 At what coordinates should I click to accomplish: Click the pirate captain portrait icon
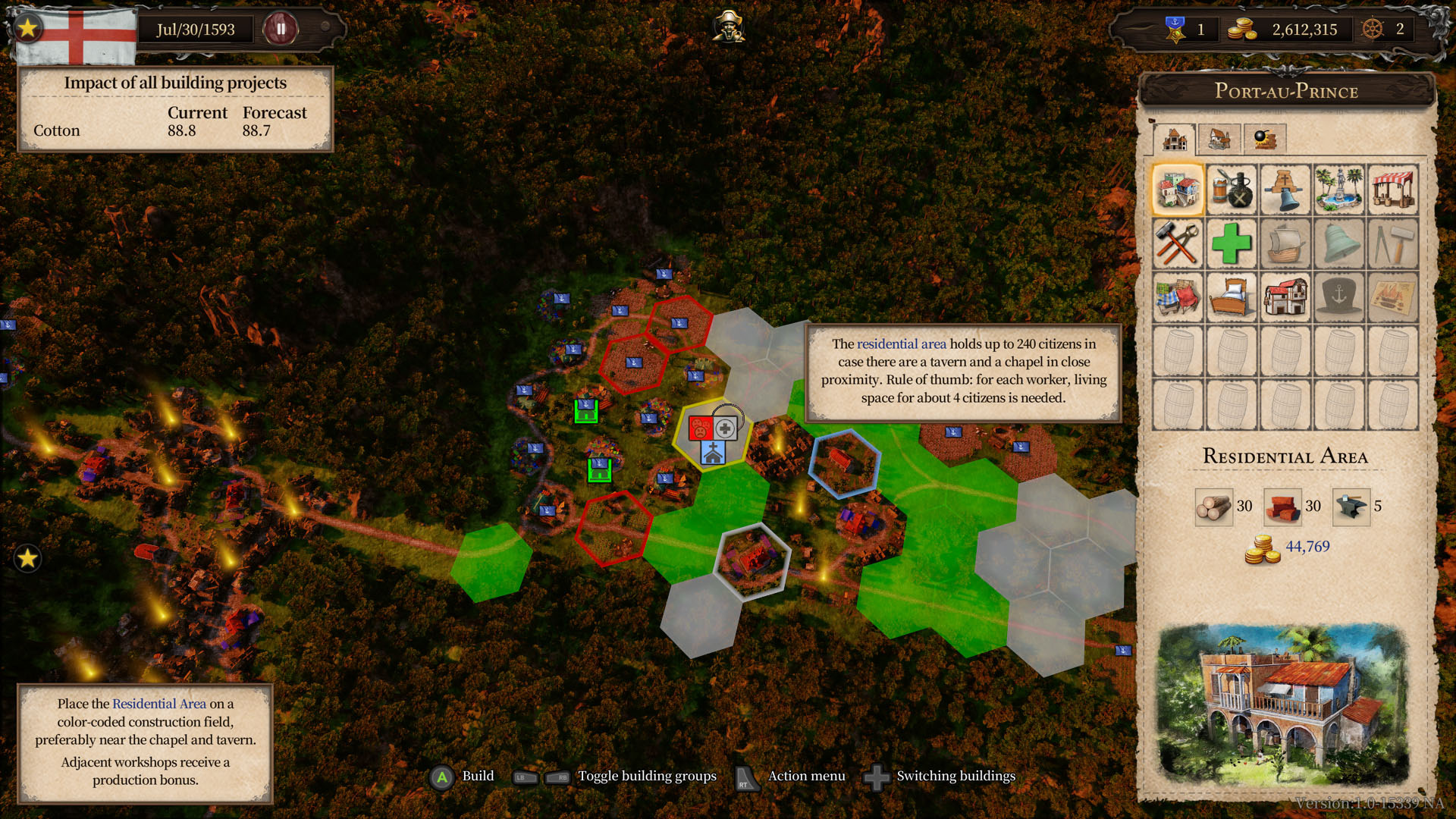(728, 27)
